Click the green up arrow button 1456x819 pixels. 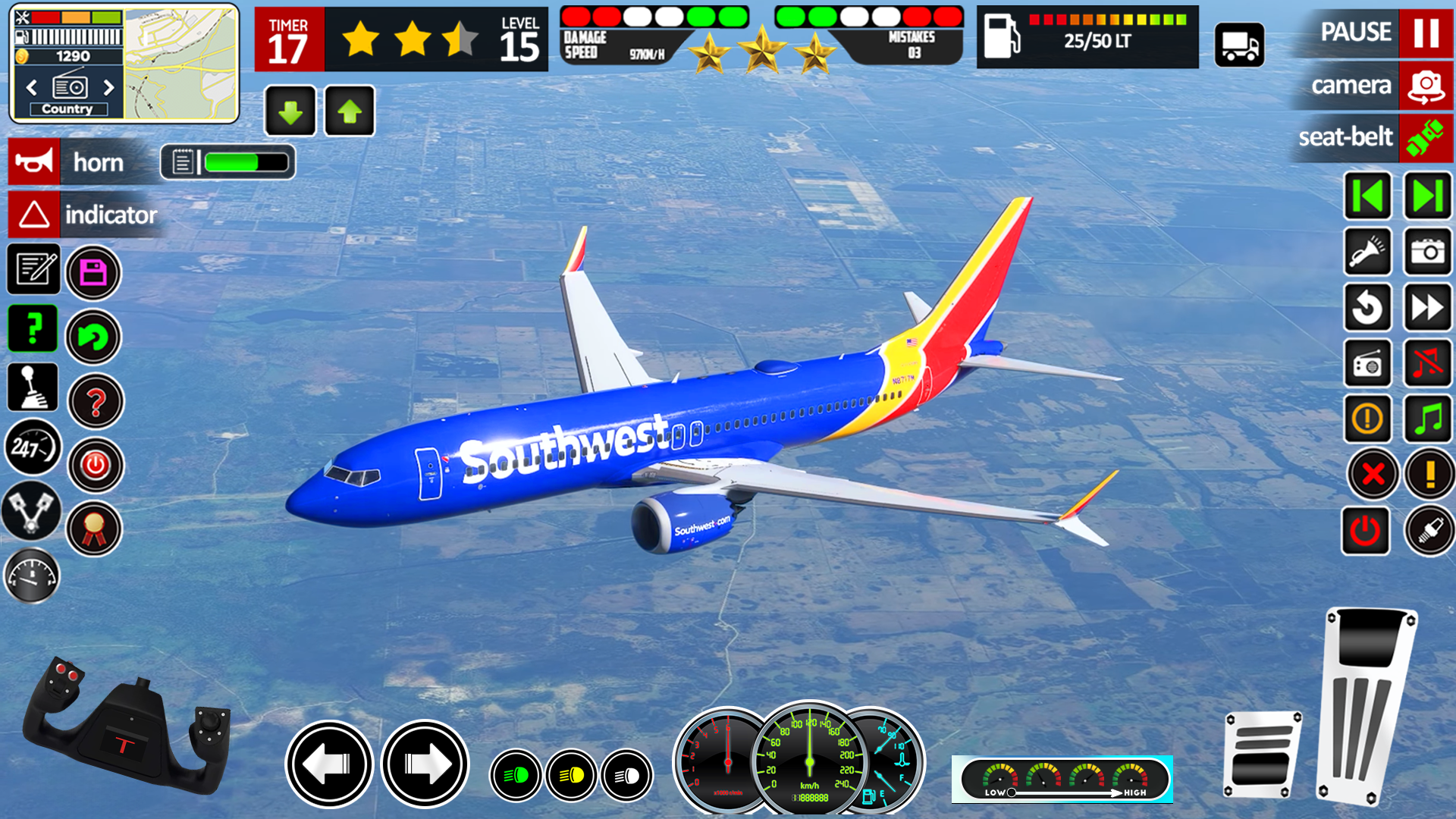[x=349, y=111]
